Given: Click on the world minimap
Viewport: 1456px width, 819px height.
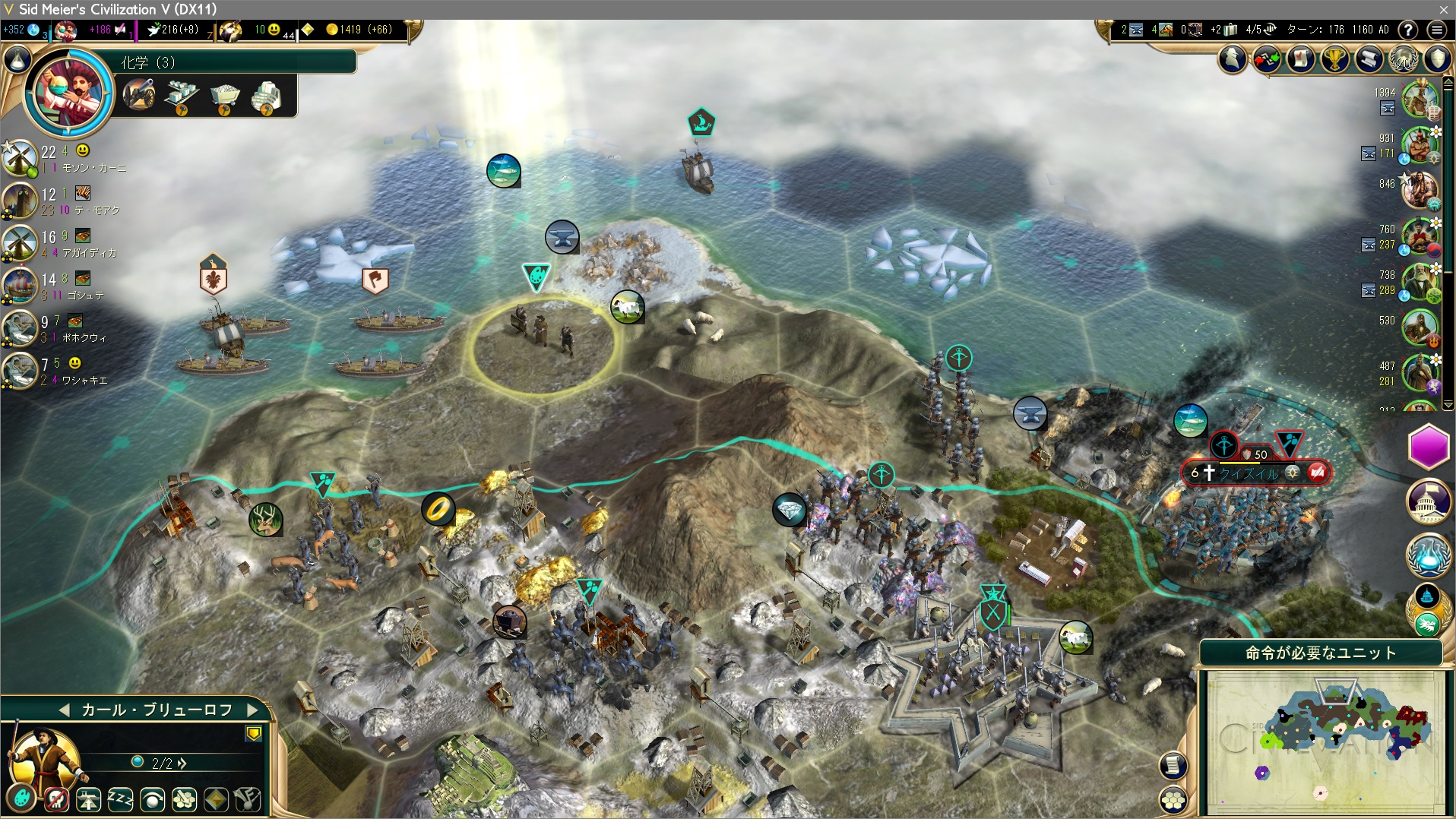Looking at the screenshot, I should (1326, 741).
